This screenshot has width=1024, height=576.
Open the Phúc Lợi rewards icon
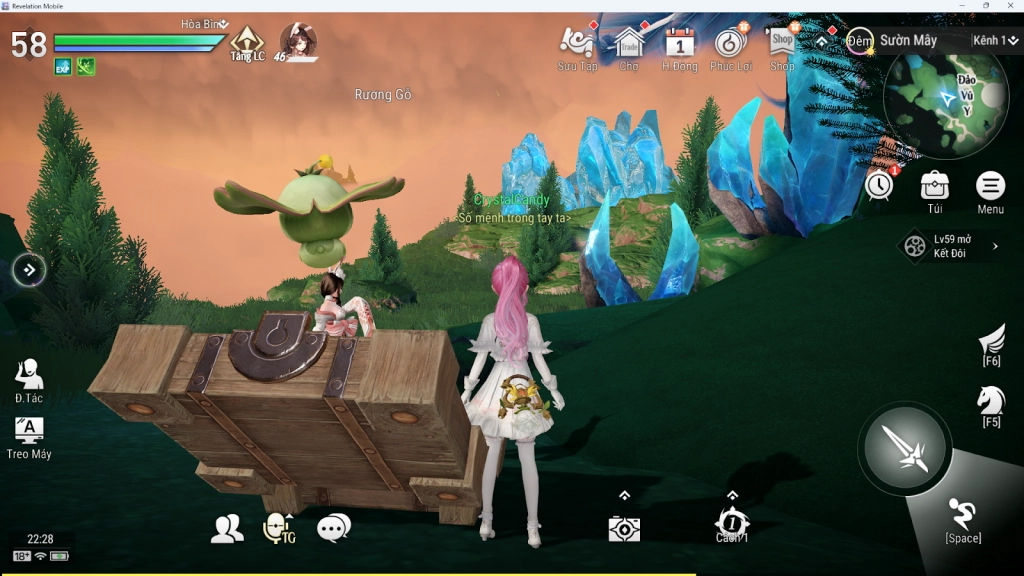731,44
